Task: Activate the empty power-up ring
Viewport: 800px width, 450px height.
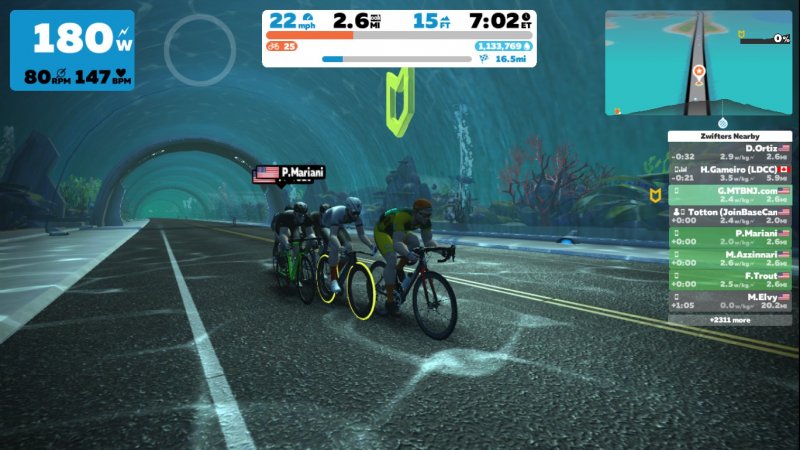Action: (x=200, y=48)
